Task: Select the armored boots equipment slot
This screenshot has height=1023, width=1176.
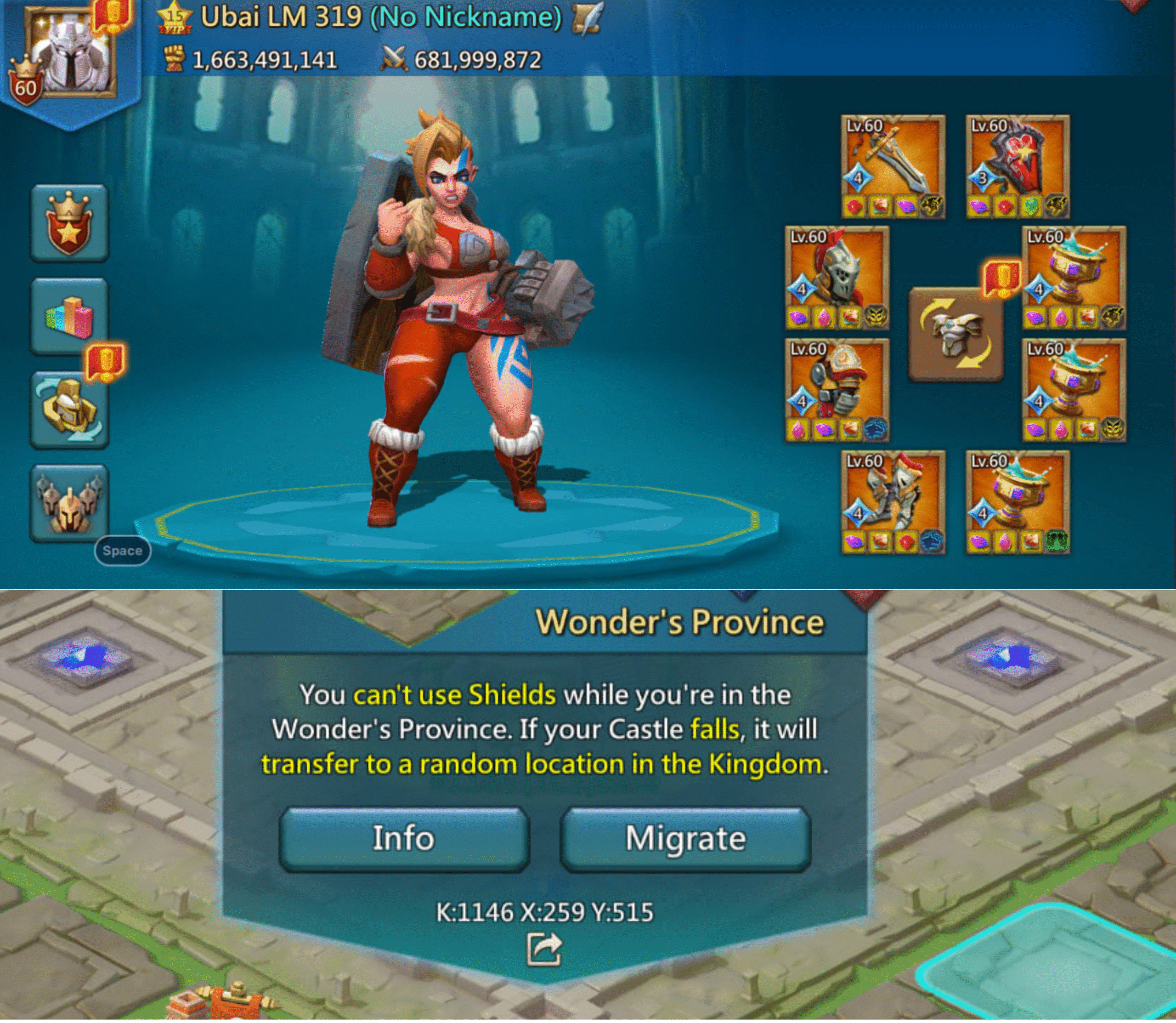Action: click(893, 502)
